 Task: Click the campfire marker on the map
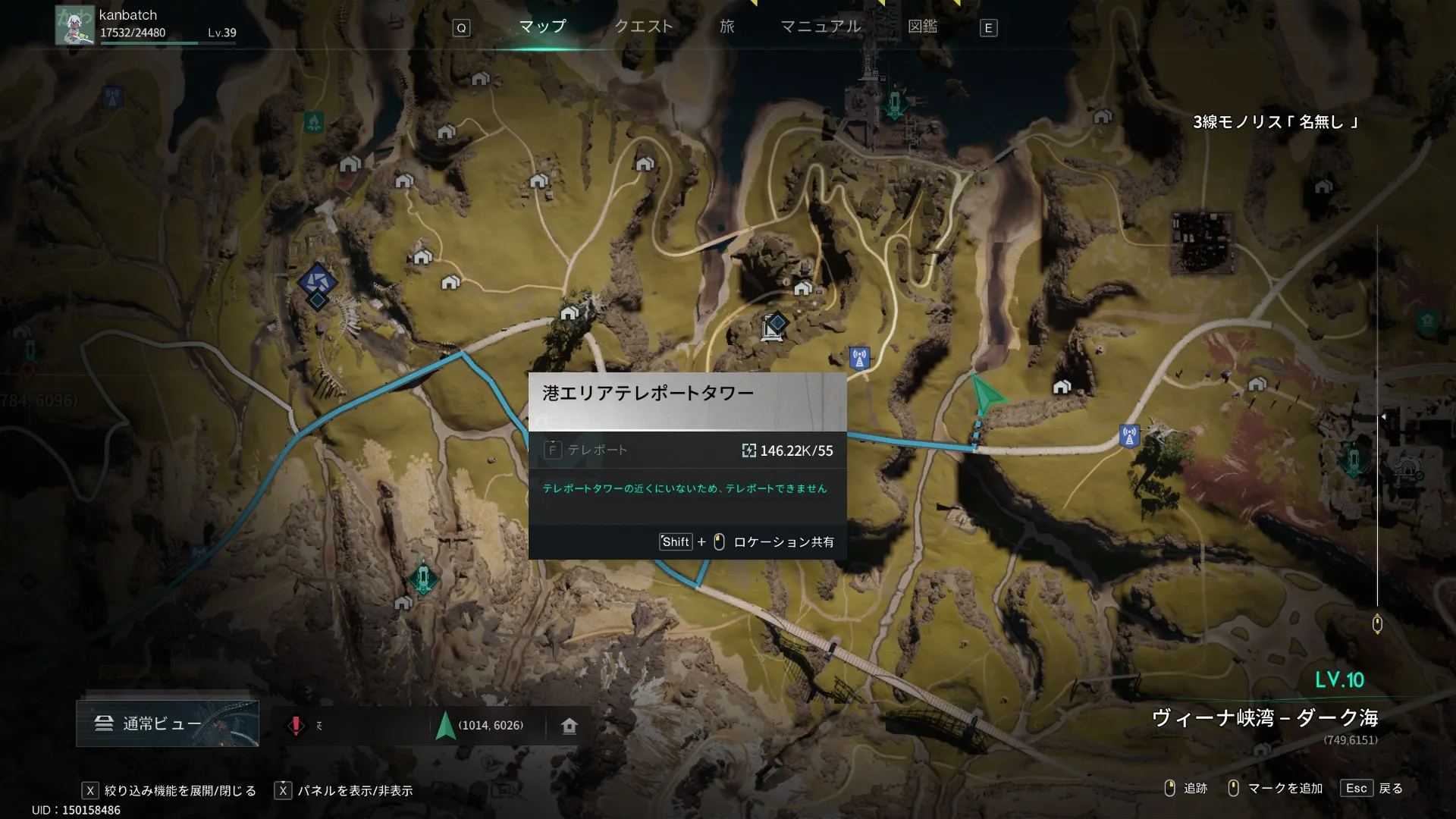(x=313, y=121)
